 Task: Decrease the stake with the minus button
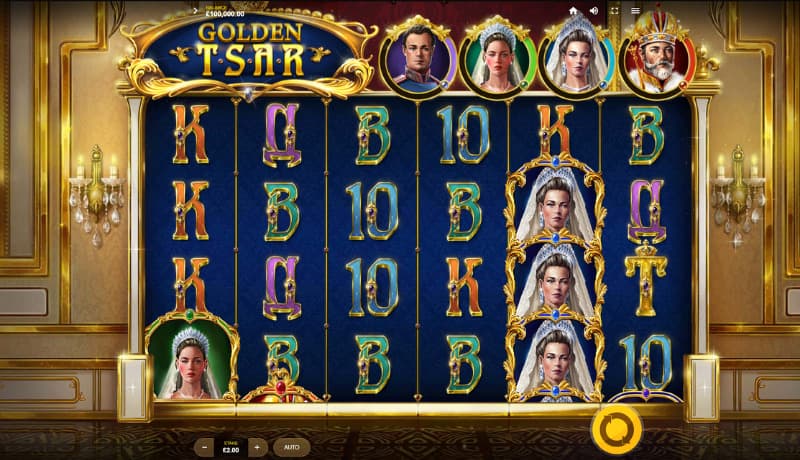[x=204, y=447]
